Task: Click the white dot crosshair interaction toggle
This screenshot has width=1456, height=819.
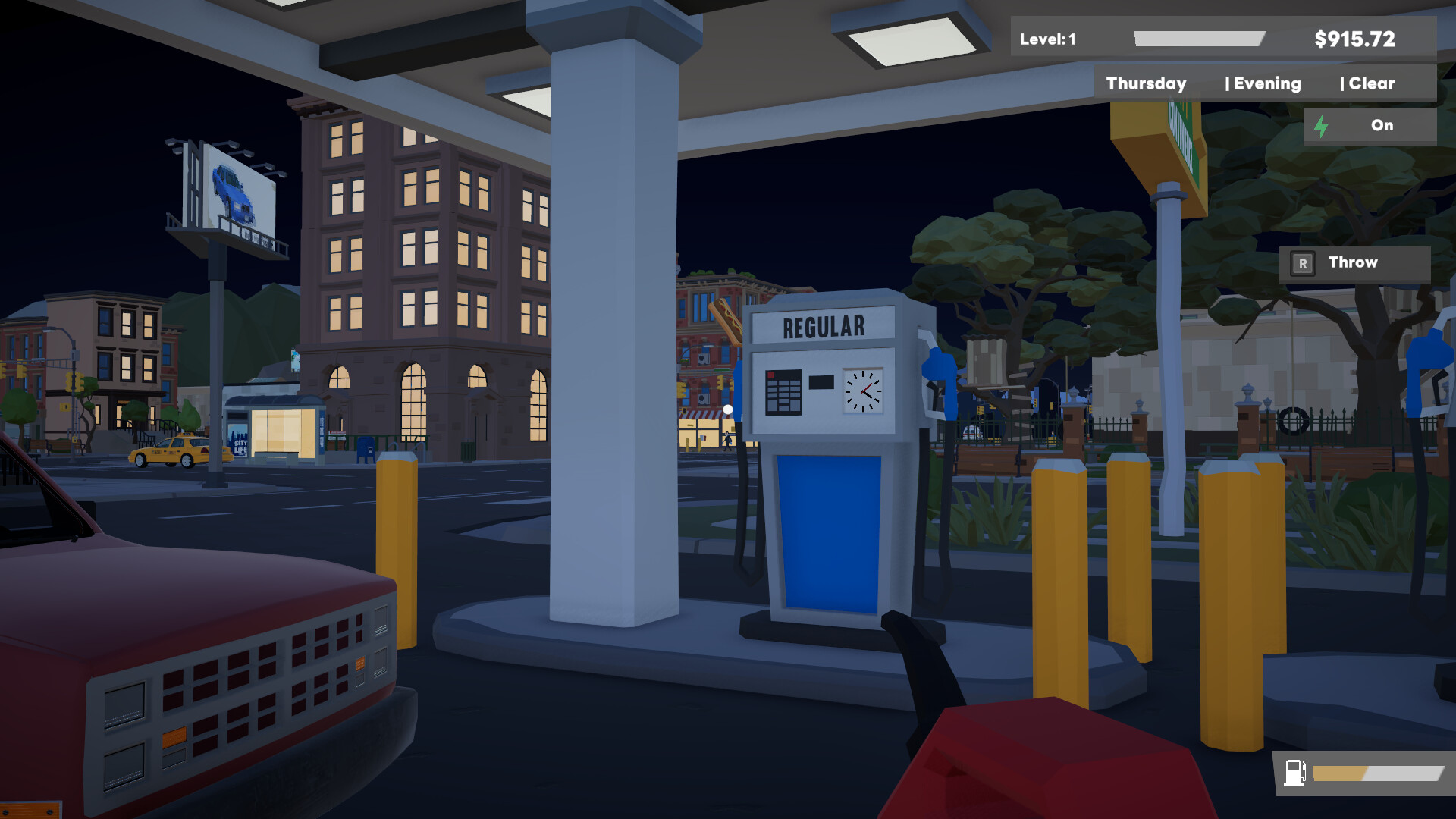Action: point(727,408)
